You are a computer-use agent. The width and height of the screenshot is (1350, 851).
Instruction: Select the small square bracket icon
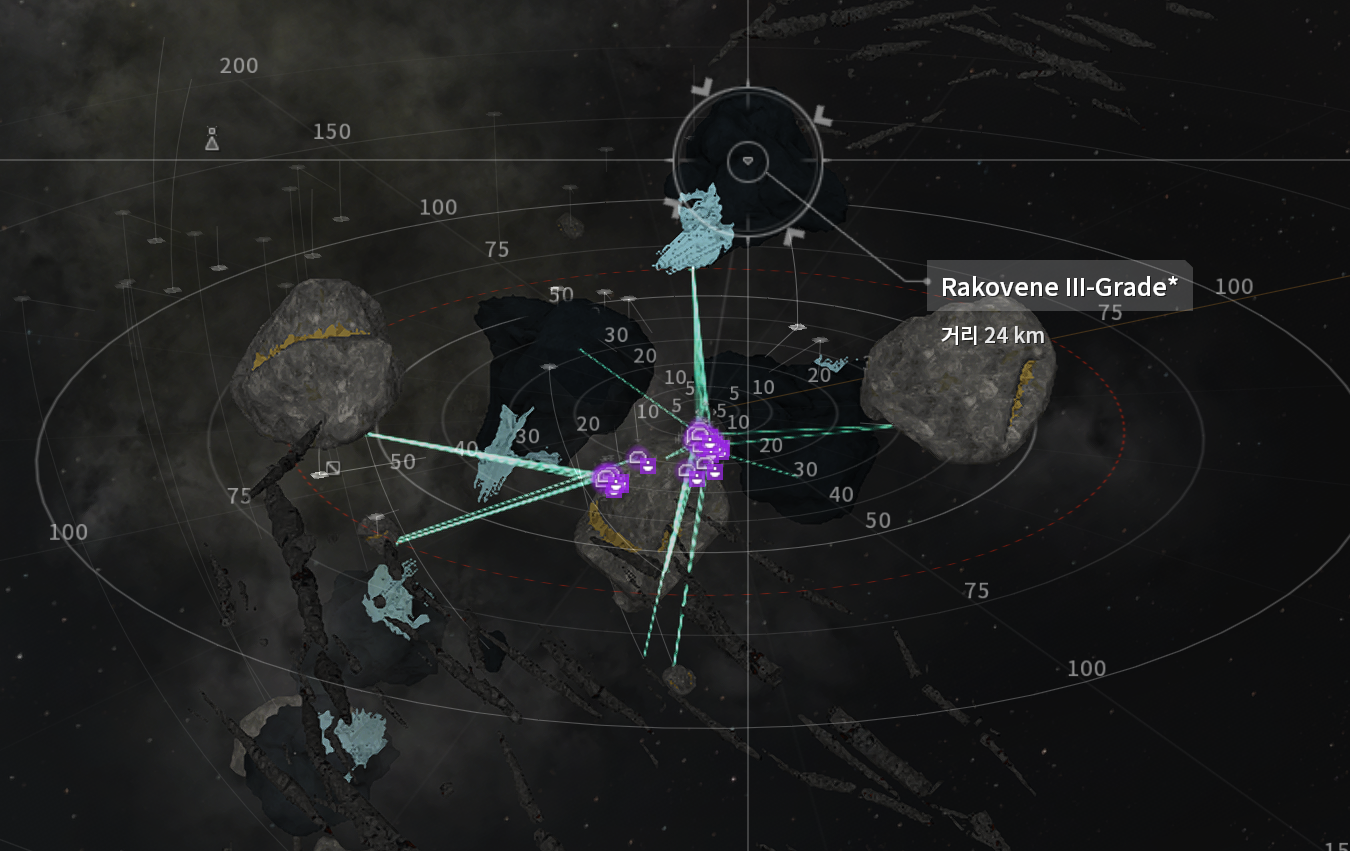tap(333, 467)
